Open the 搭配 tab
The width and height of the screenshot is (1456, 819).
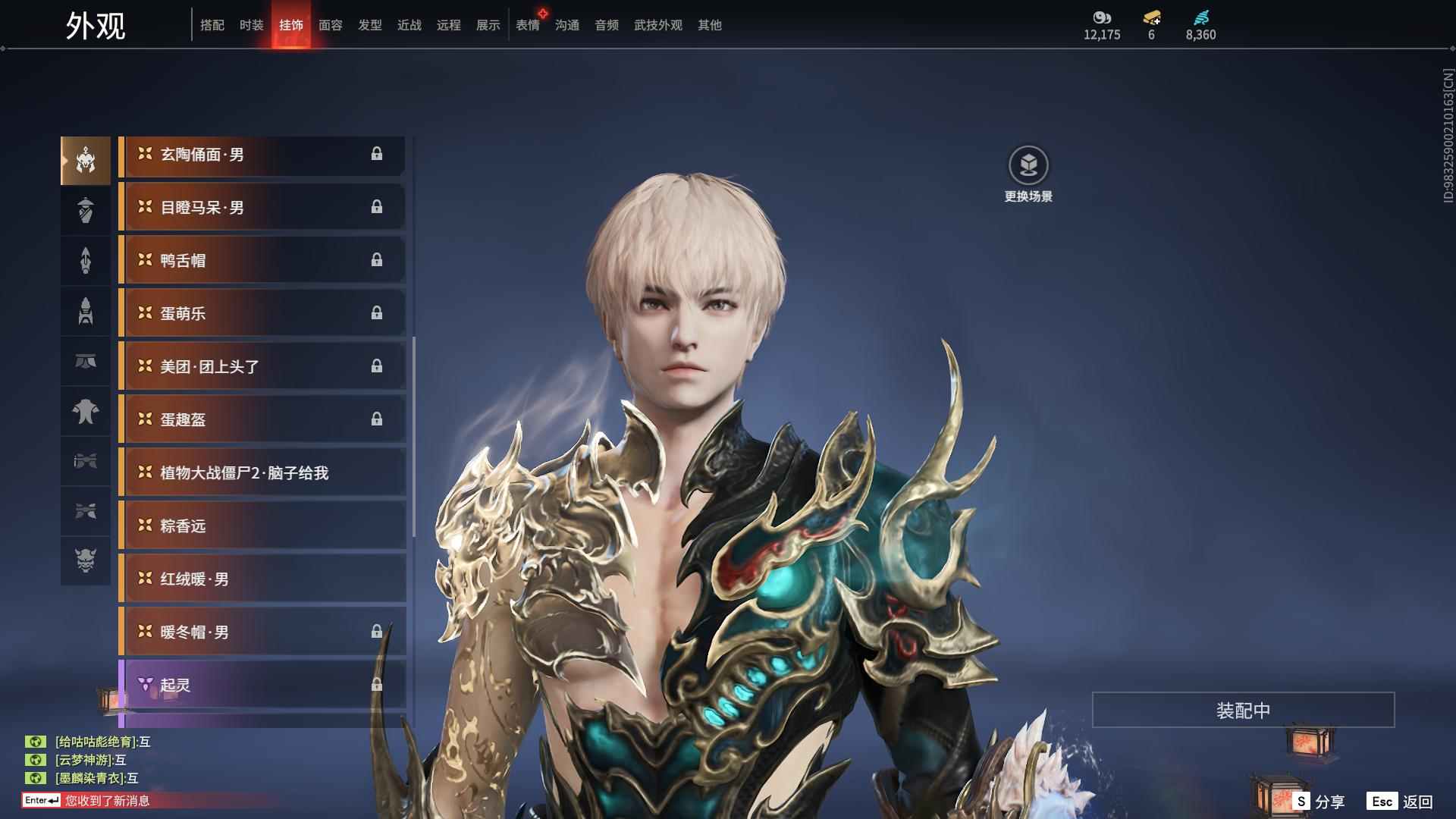[x=212, y=25]
